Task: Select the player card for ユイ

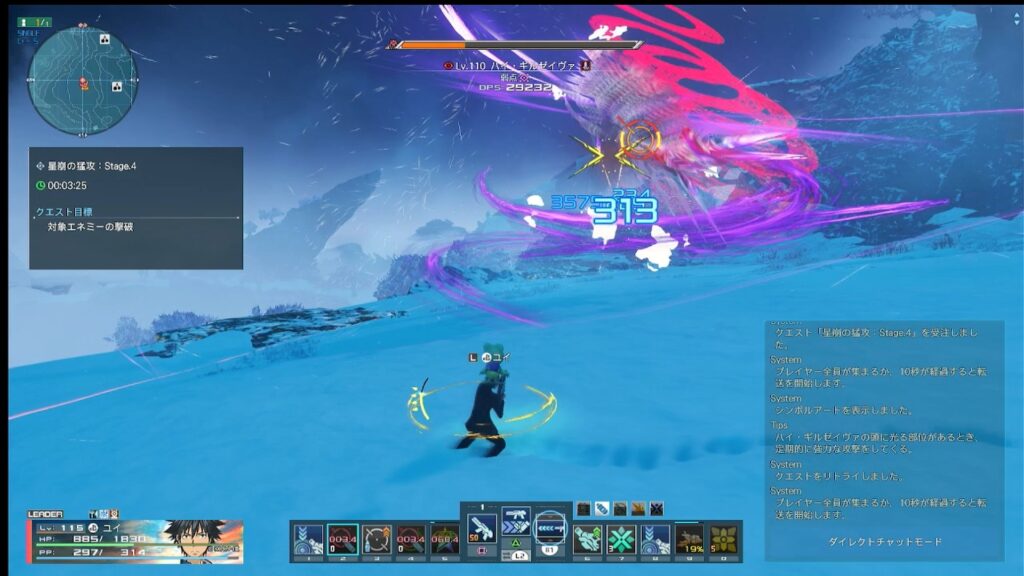Action: click(x=135, y=538)
